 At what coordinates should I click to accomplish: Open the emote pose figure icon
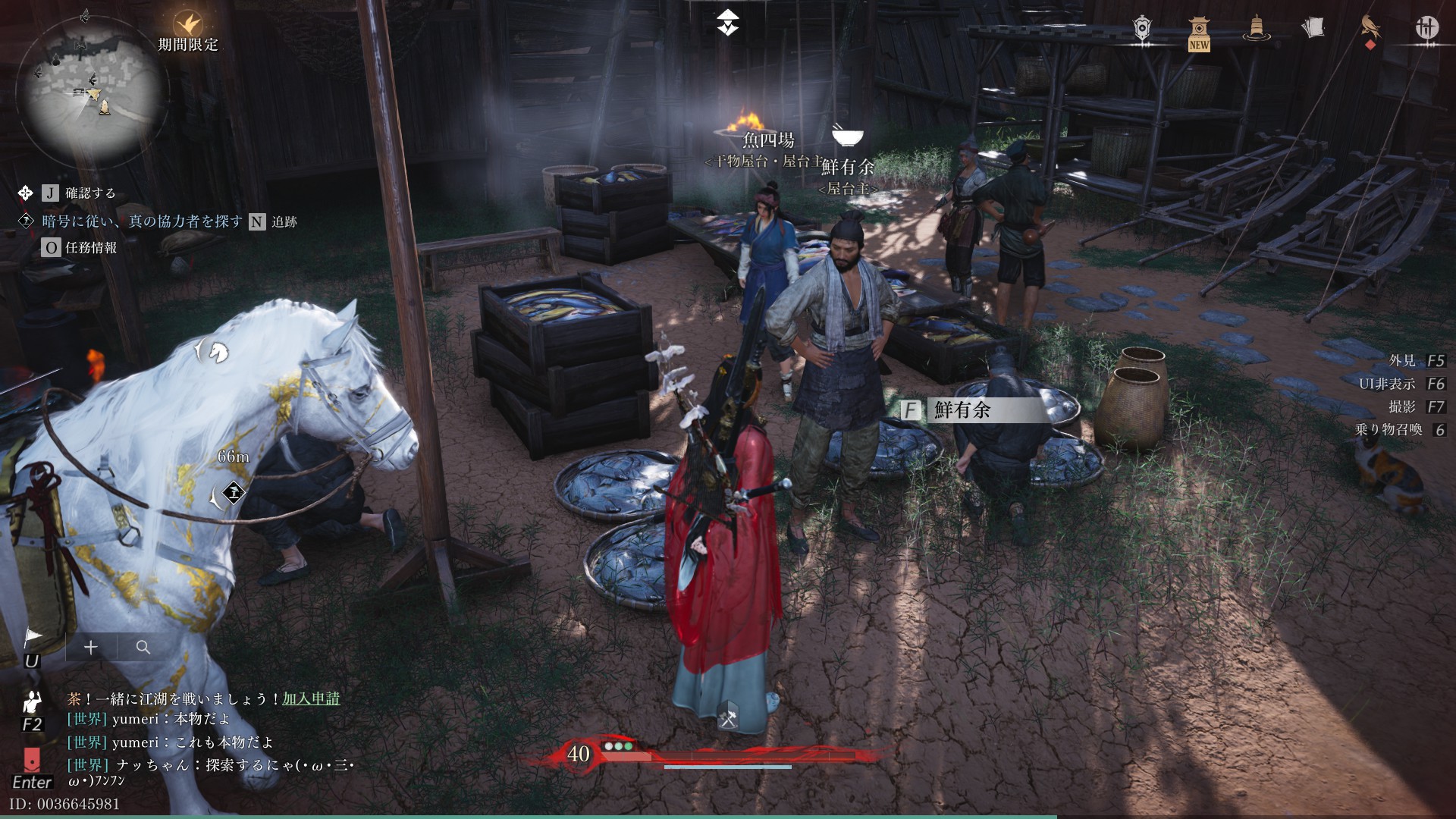32,703
